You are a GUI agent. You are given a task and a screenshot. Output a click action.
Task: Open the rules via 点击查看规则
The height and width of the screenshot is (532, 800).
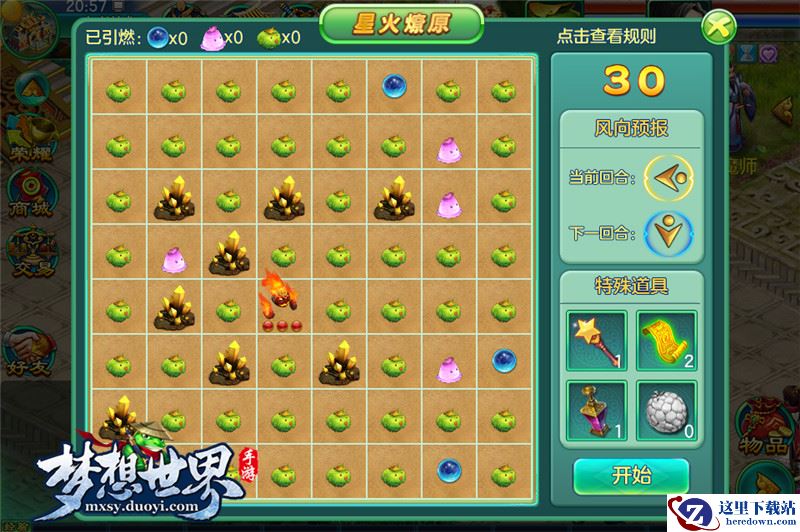(x=606, y=37)
